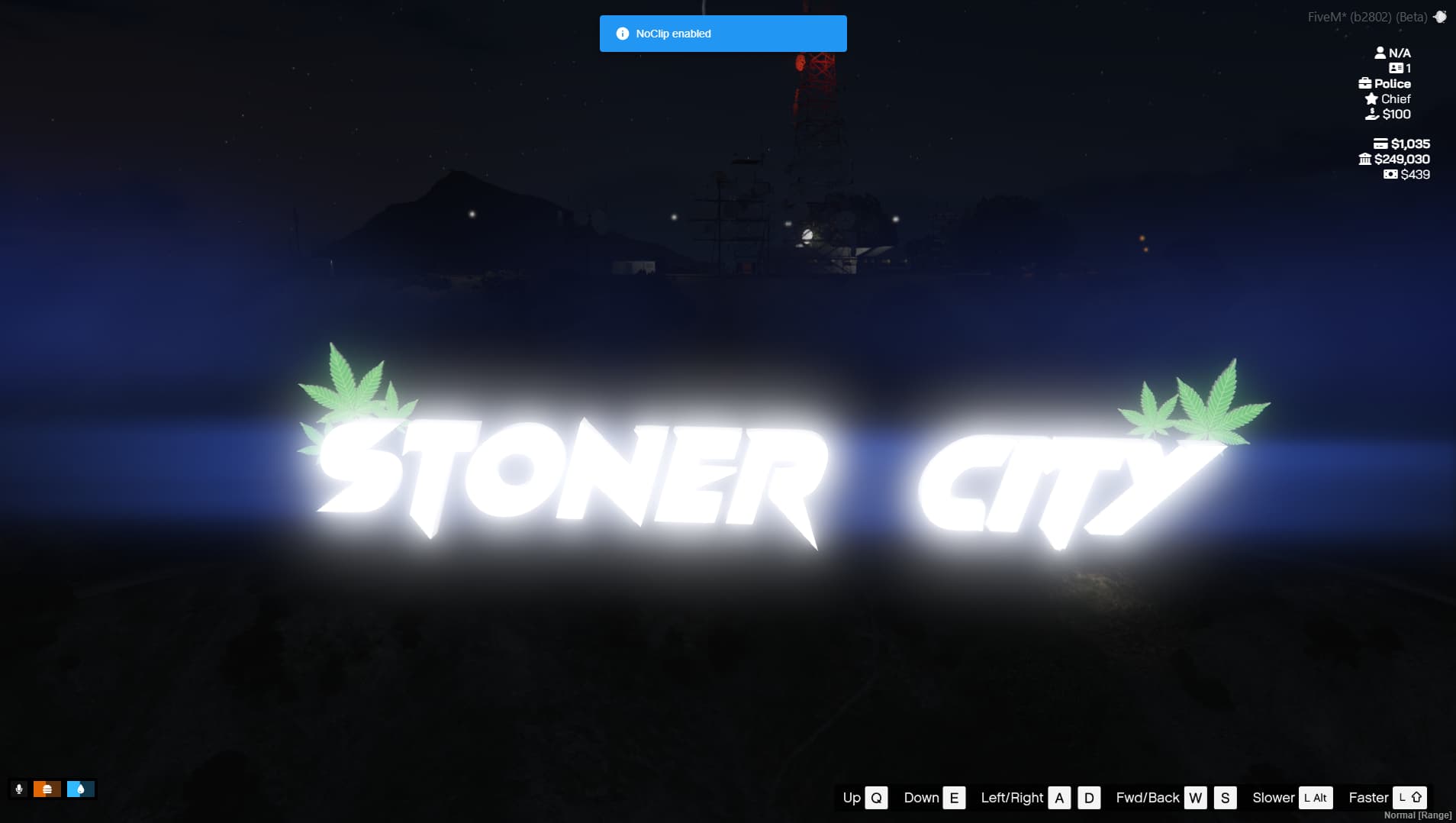
Task: Click the info icon on the NoClip banner
Action: [x=623, y=33]
